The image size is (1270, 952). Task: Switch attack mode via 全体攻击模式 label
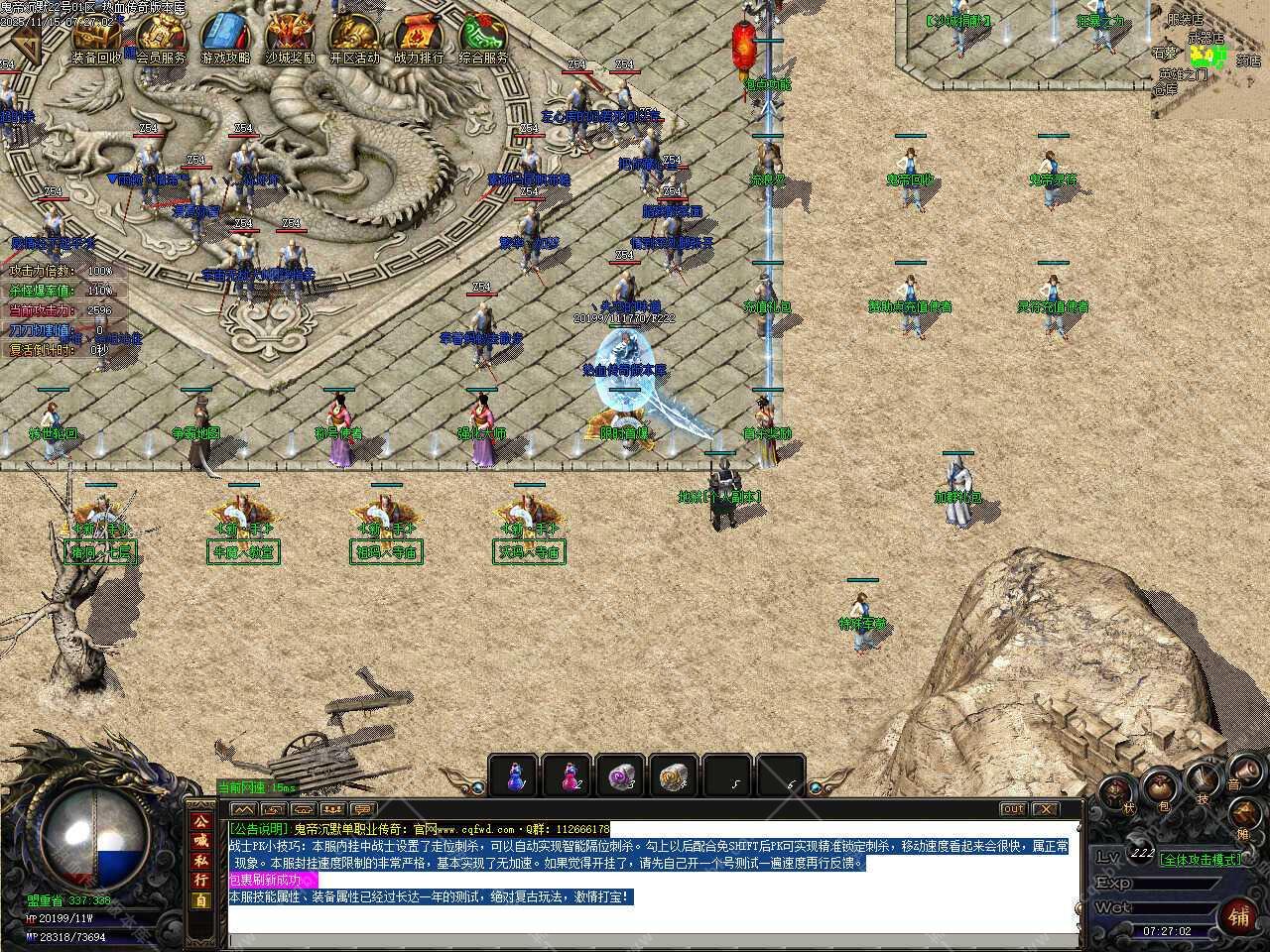(1201, 859)
